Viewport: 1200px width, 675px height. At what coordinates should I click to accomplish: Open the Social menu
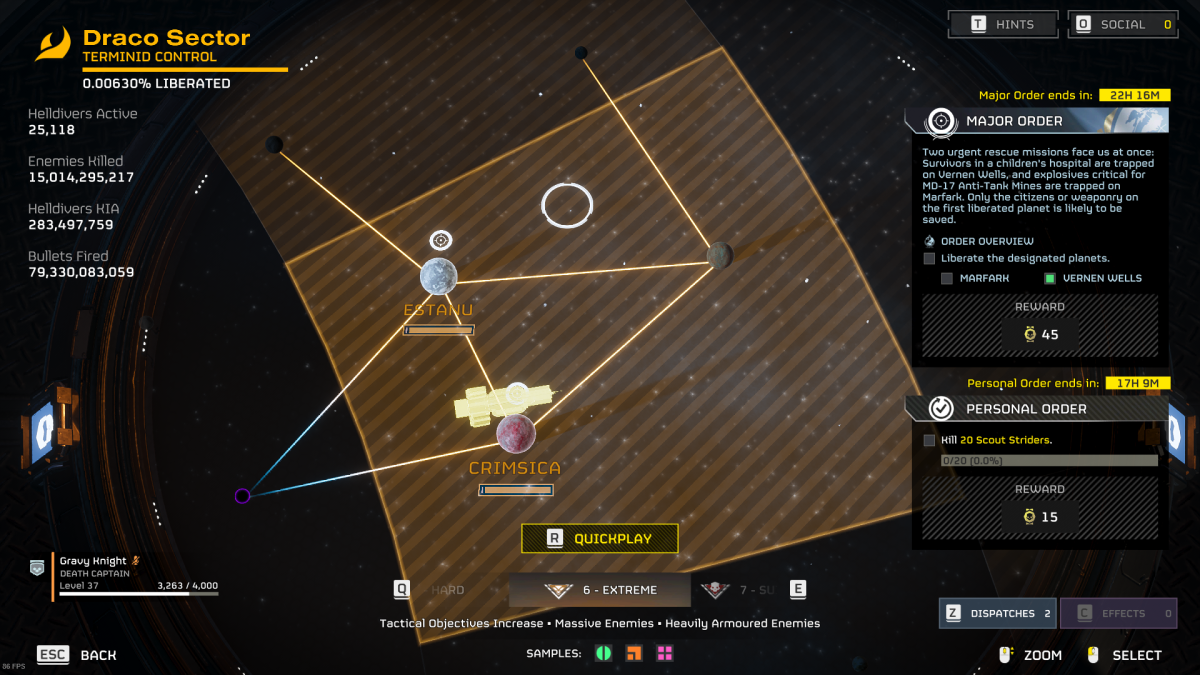click(x=1123, y=24)
